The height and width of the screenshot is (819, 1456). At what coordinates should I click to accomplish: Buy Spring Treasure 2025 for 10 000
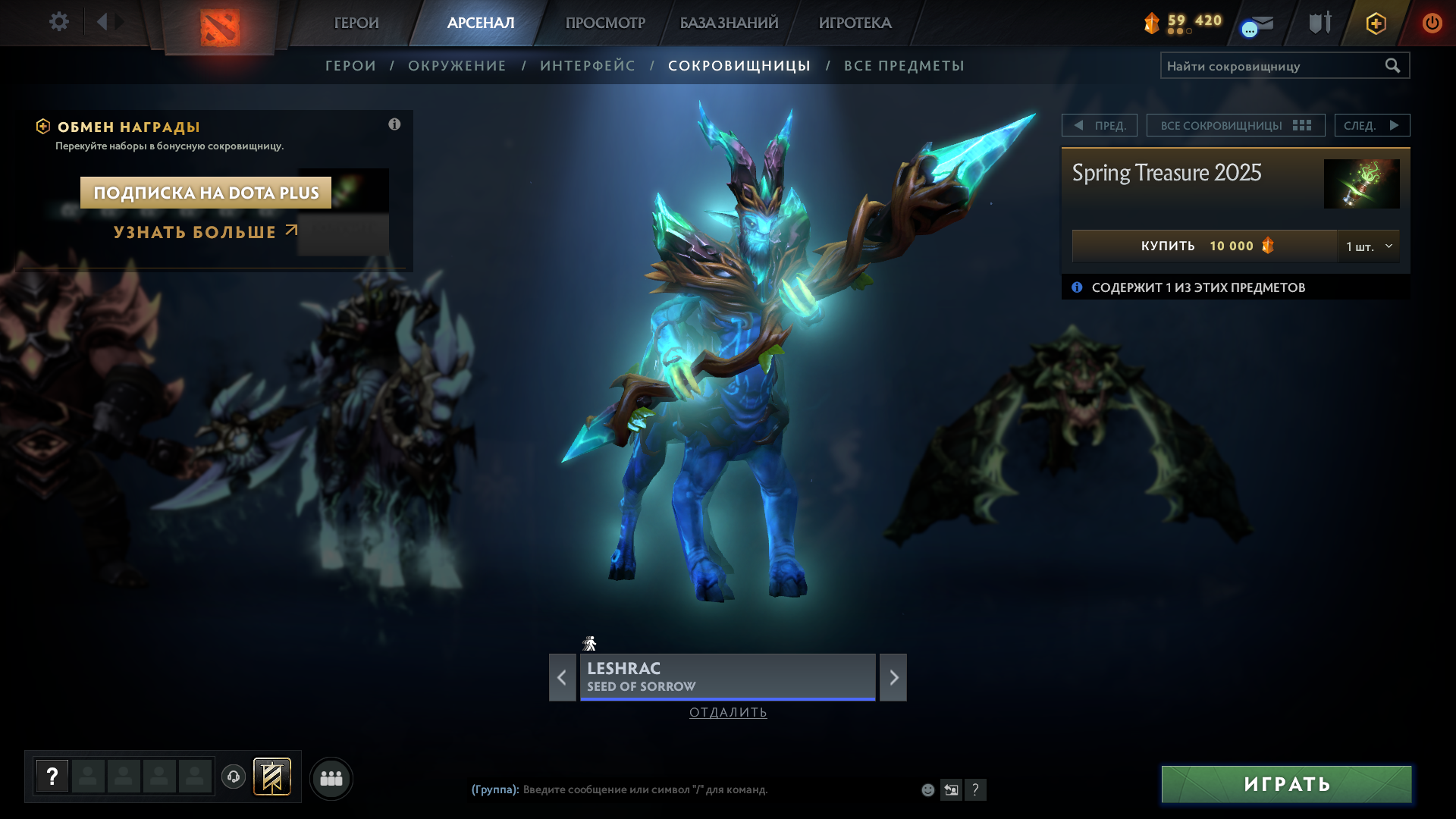click(x=1204, y=246)
